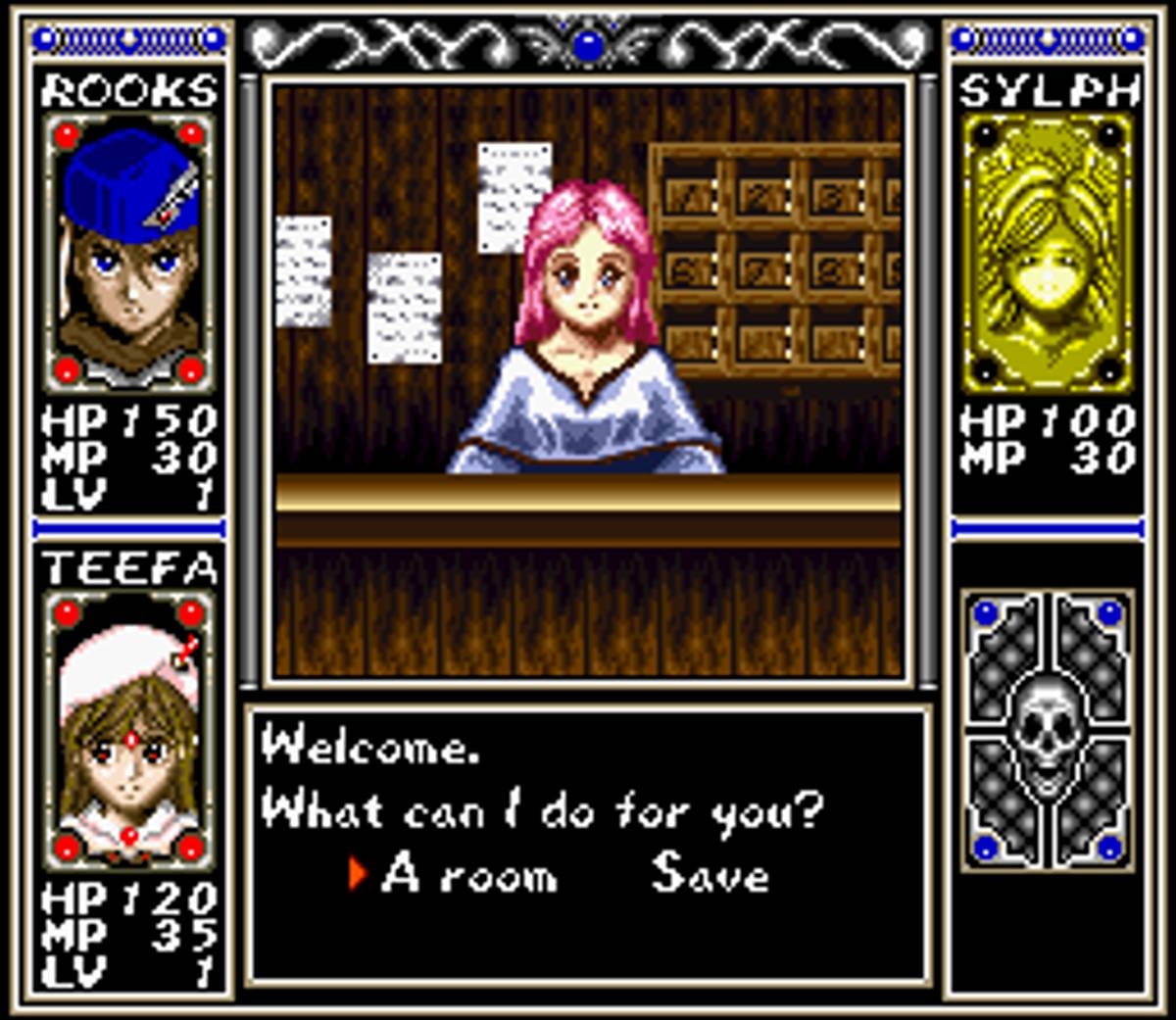Select the skull card slot
The image size is (1176, 1020).
1047,730
